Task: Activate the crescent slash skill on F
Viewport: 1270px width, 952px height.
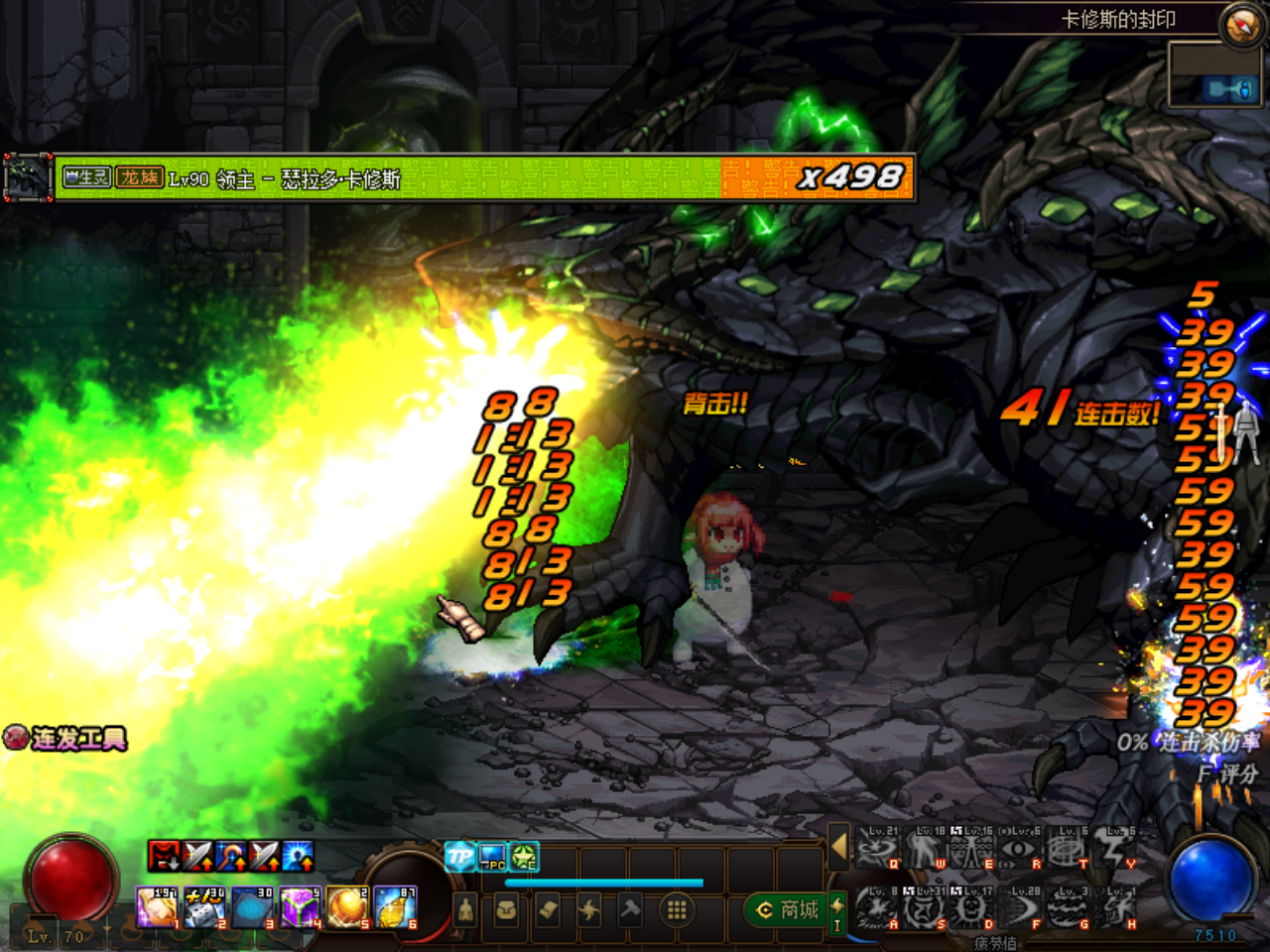Action: [1020, 908]
